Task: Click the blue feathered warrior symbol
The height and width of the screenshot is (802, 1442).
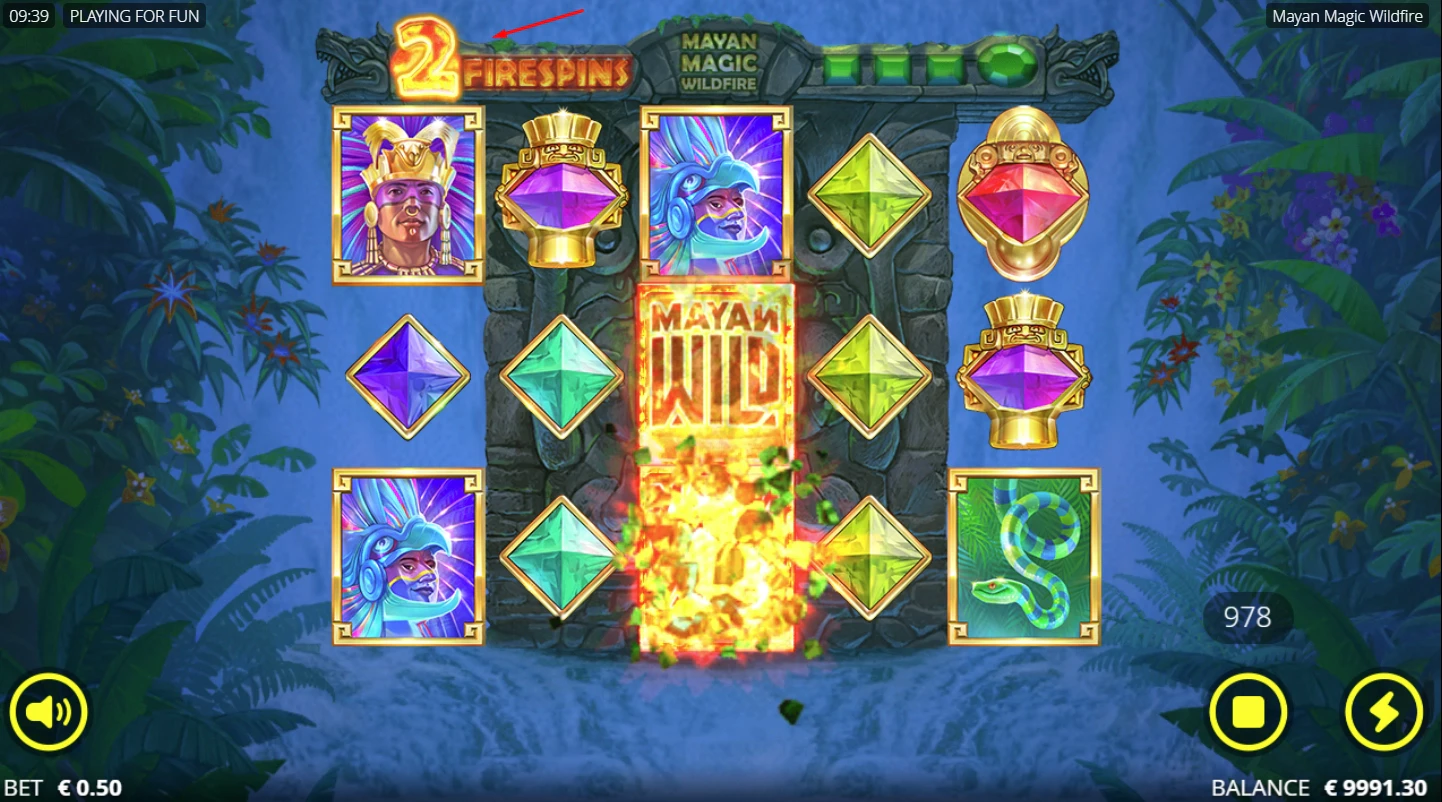Action: point(714,192)
